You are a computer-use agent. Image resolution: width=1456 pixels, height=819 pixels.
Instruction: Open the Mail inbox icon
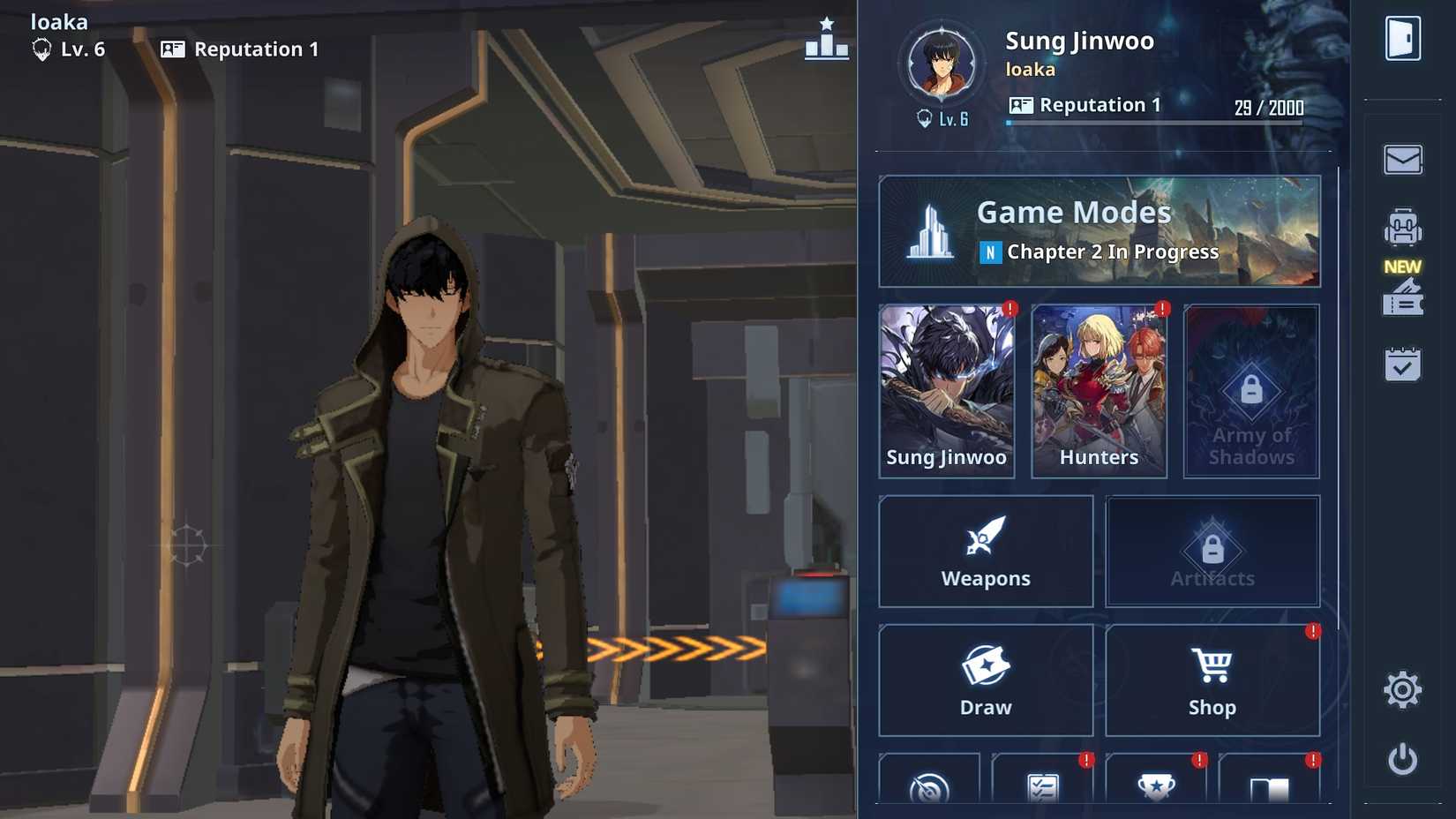tap(1404, 159)
